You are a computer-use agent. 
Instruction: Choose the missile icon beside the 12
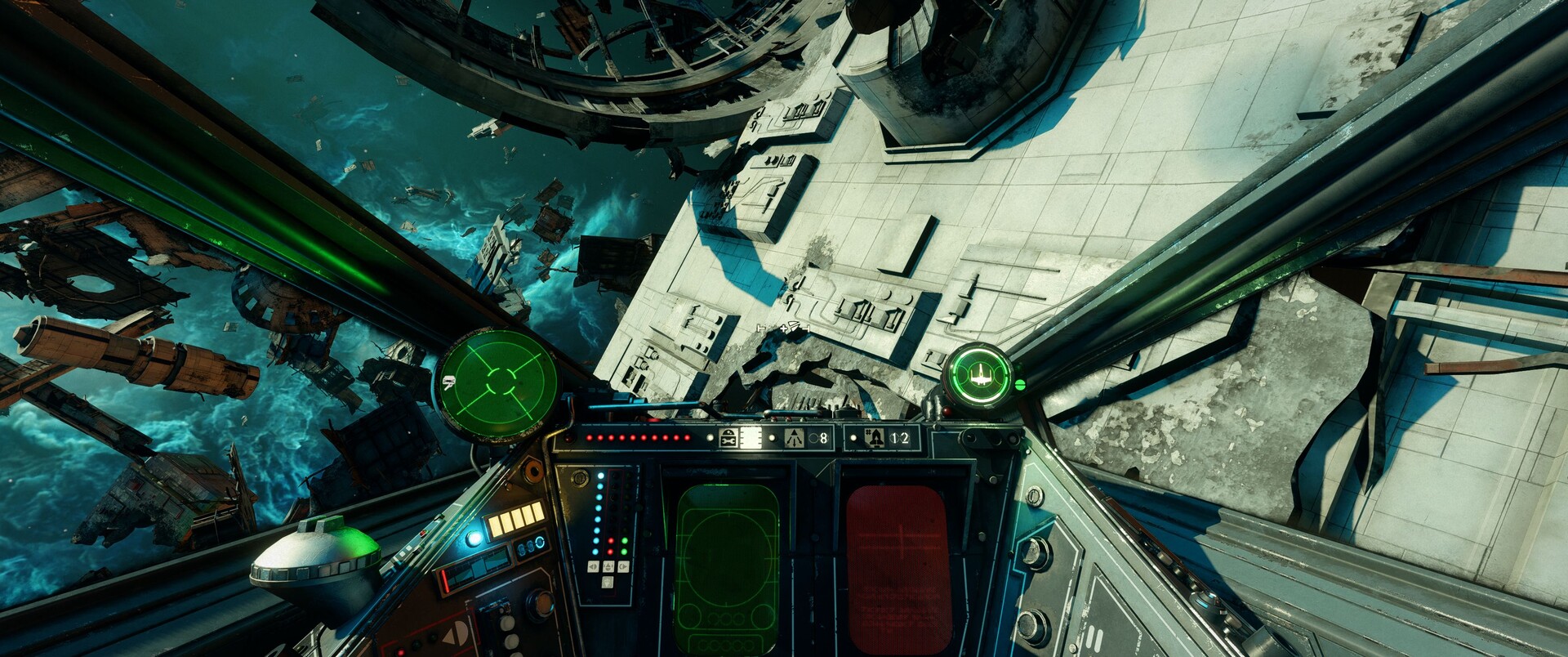click(x=872, y=439)
